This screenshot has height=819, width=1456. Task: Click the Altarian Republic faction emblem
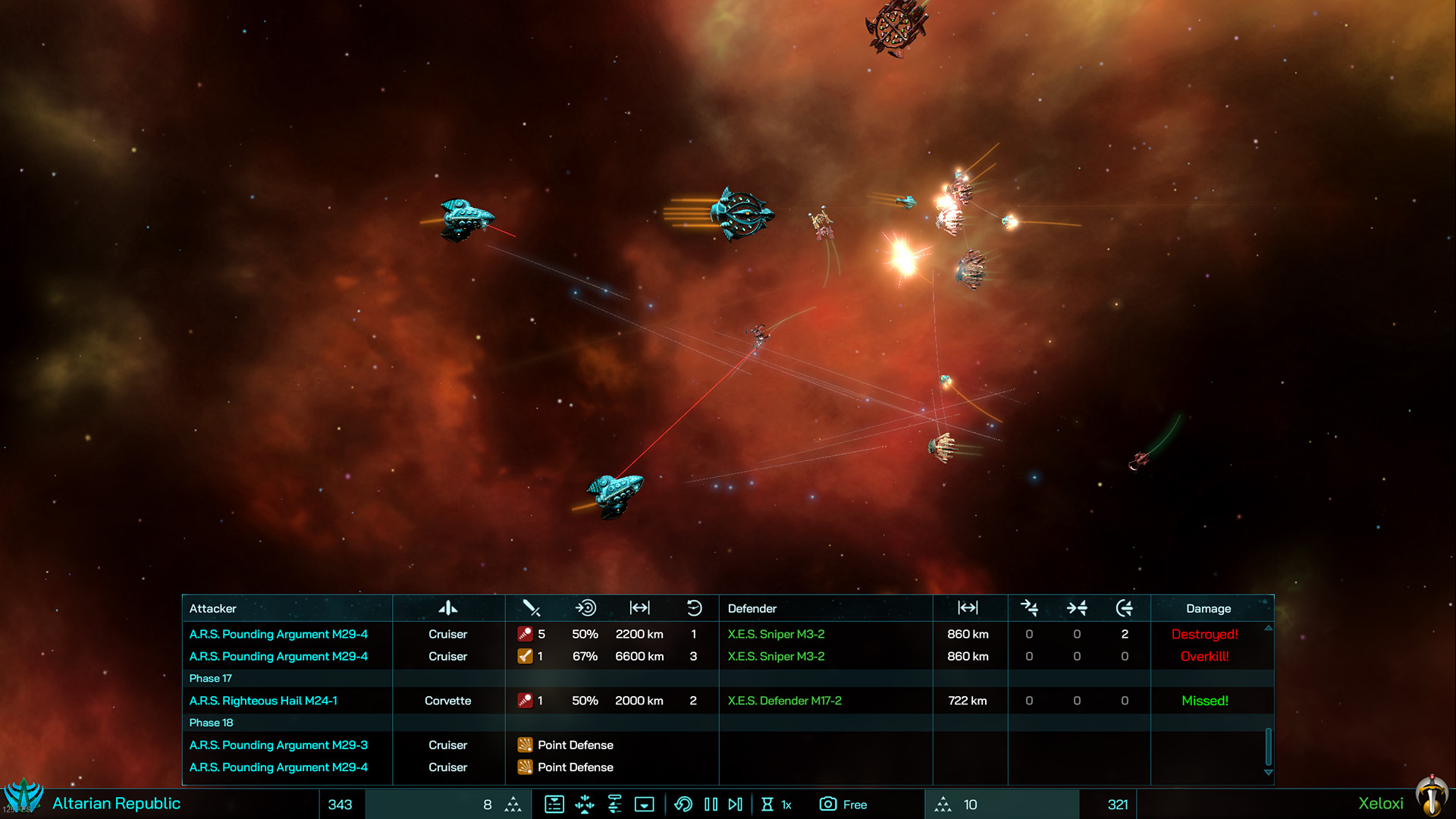24,796
